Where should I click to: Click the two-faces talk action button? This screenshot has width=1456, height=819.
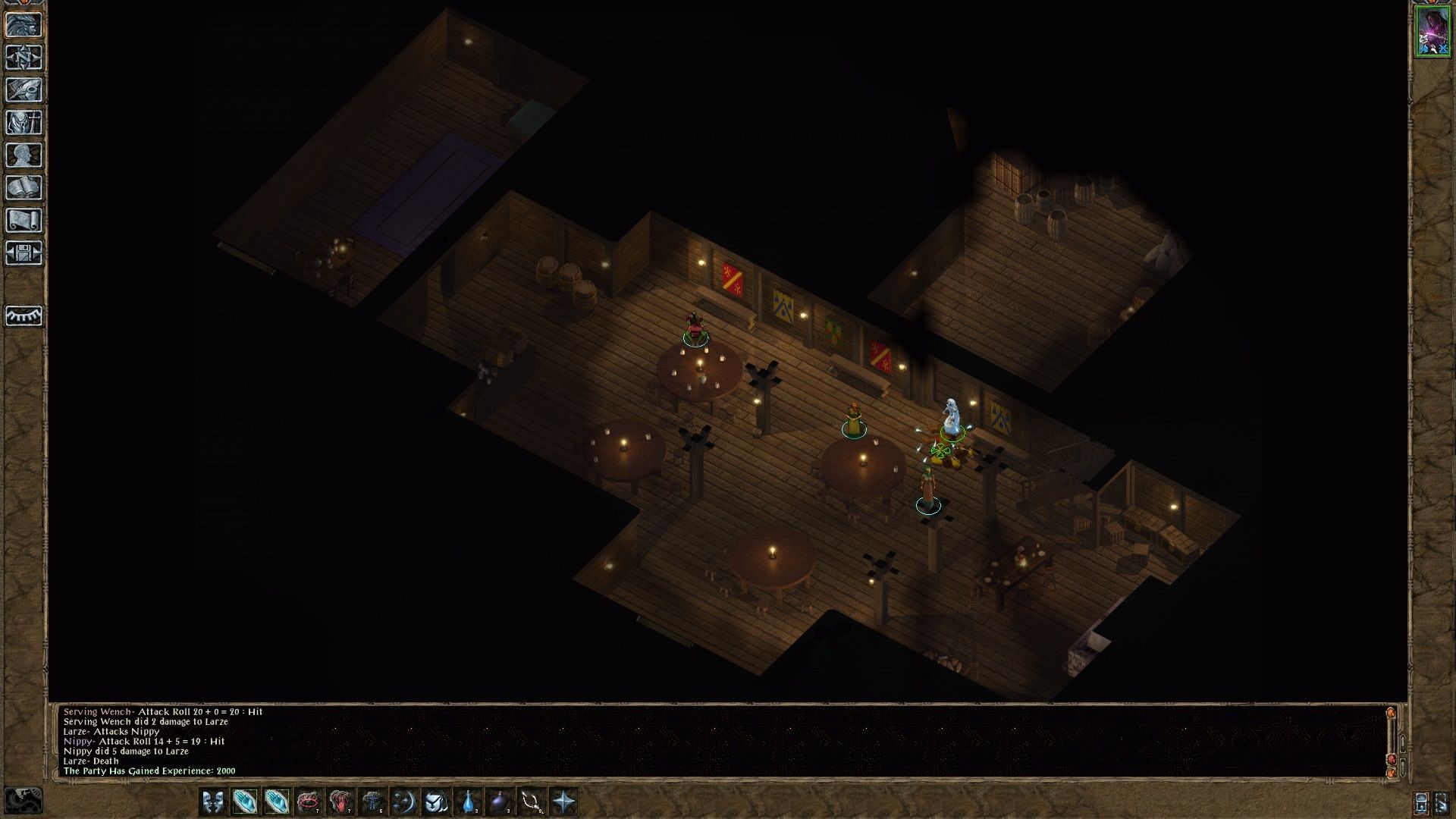(213, 802)
